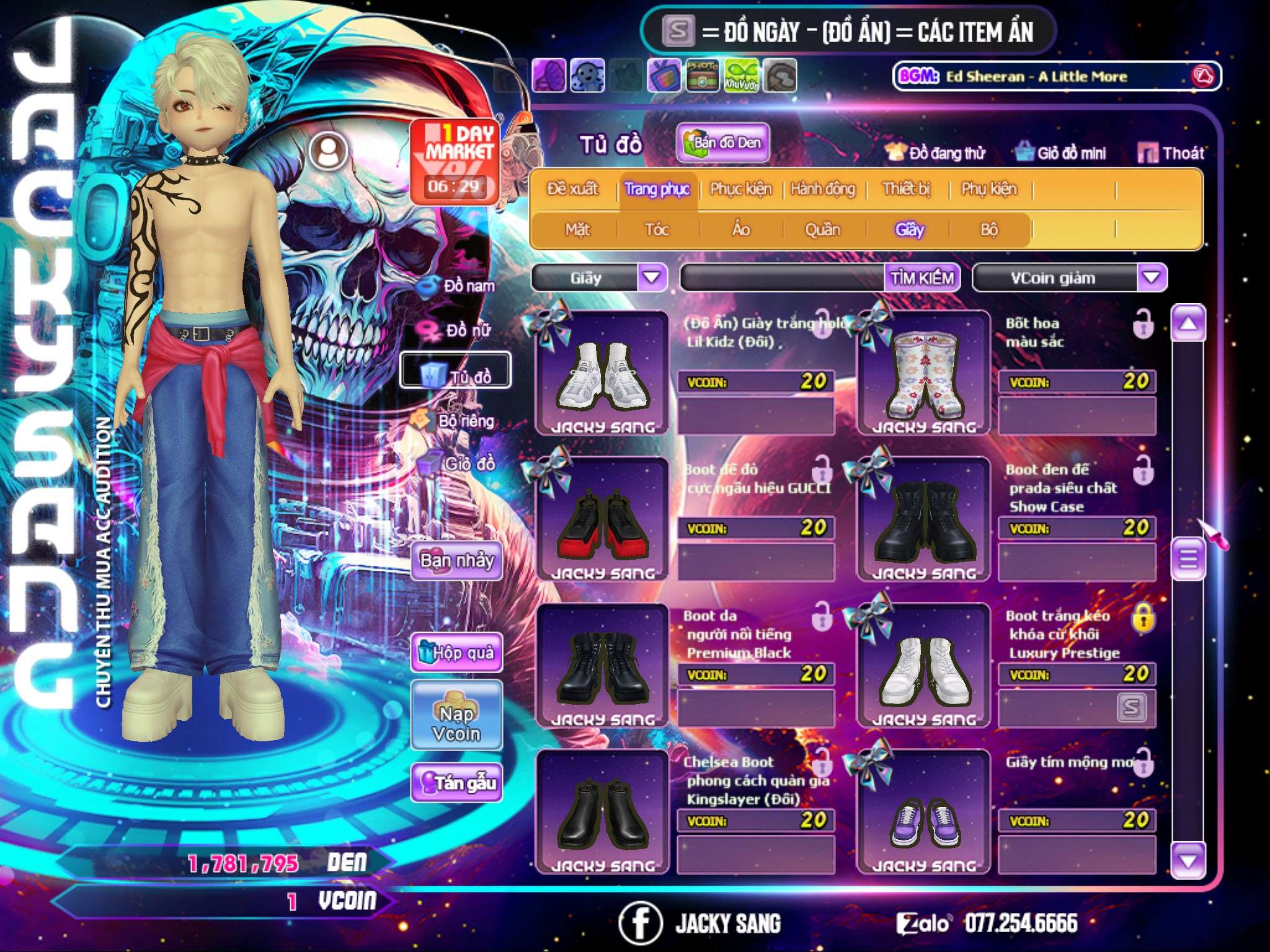Screen dimensions: 1270x952
Task: Switch to the Phục kiện tab
Action: tap(741, 189)
